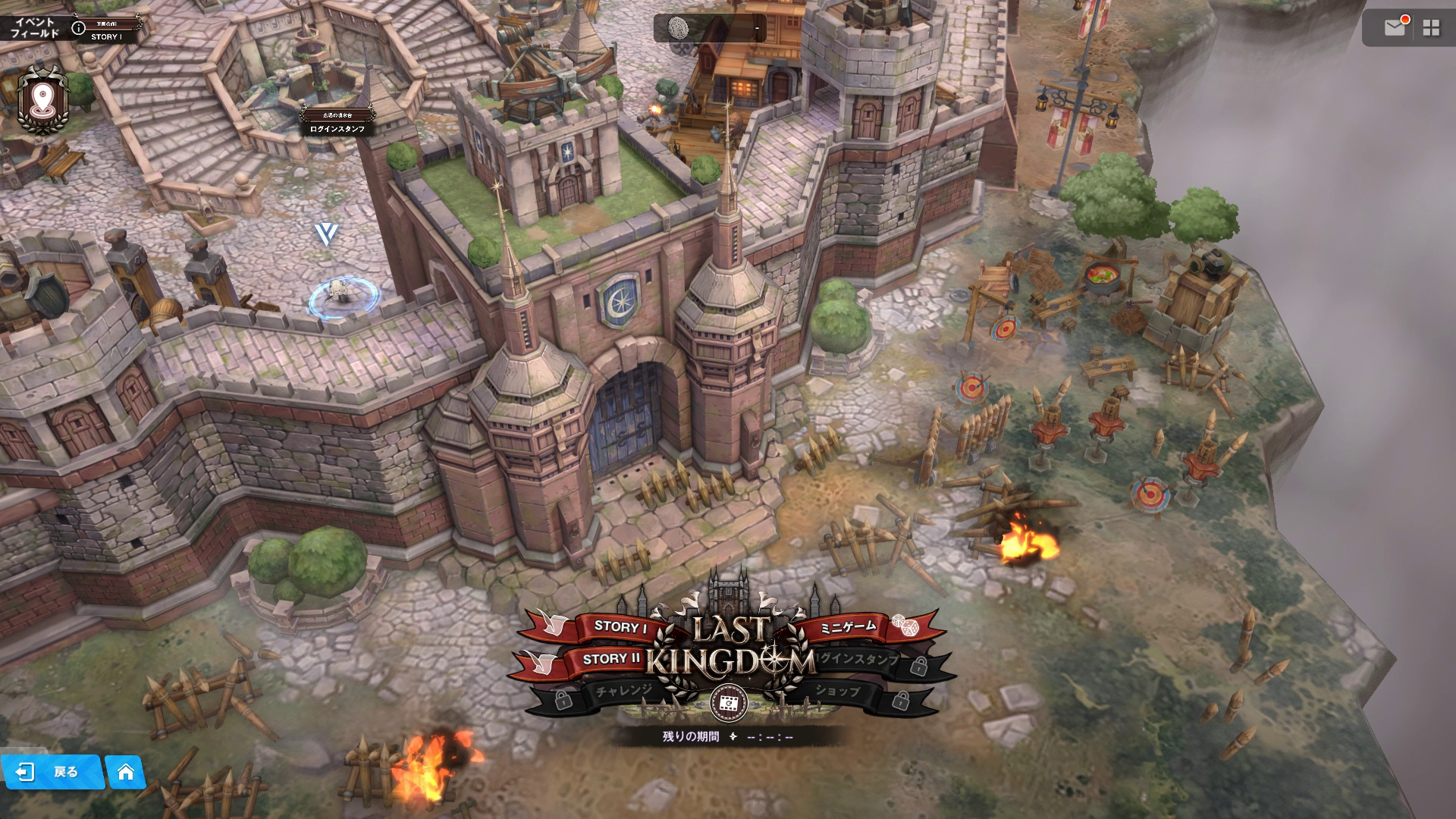Open the four-square grid menu
1456x819 pixels.
coord(1431,28)
